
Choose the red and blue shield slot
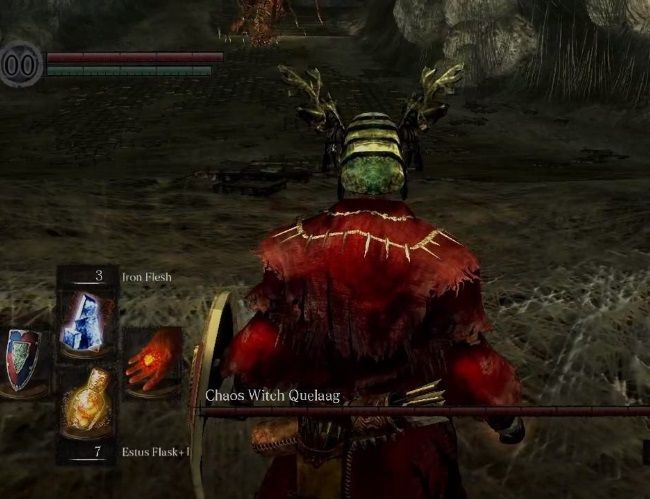pyautogui.click(x=21, y=360)
